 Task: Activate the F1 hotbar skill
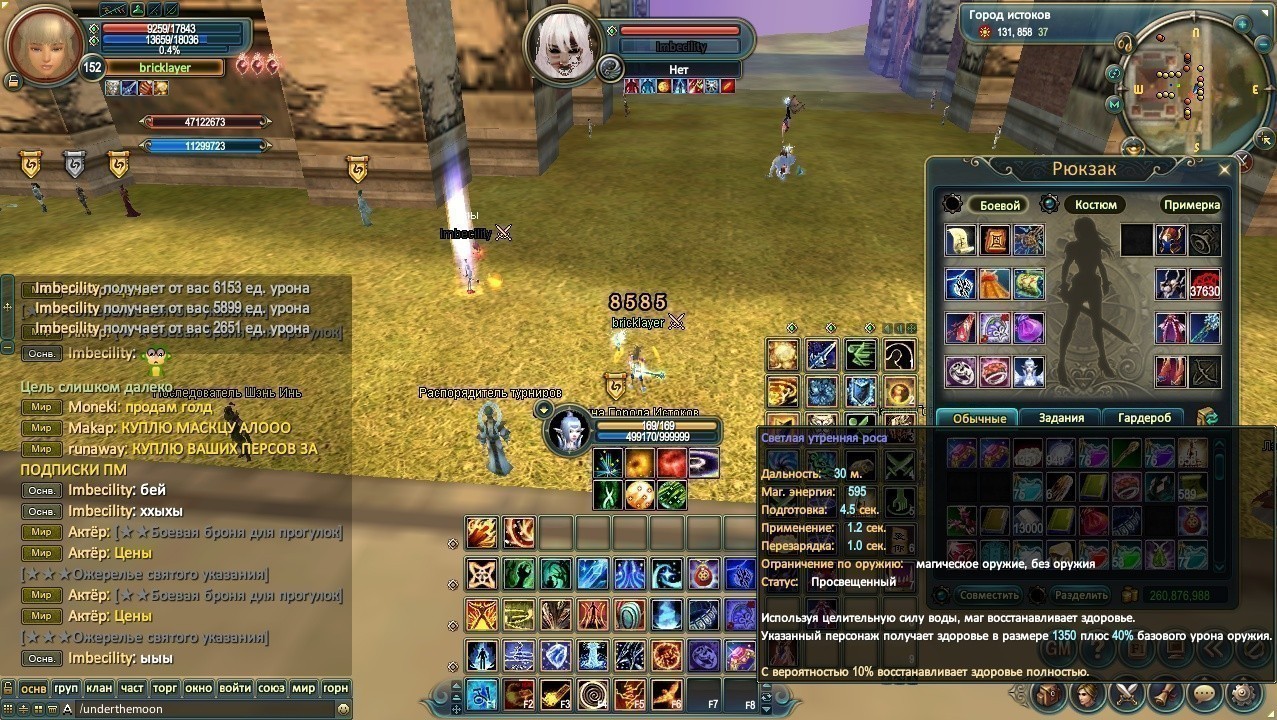(x=482, y=693)
